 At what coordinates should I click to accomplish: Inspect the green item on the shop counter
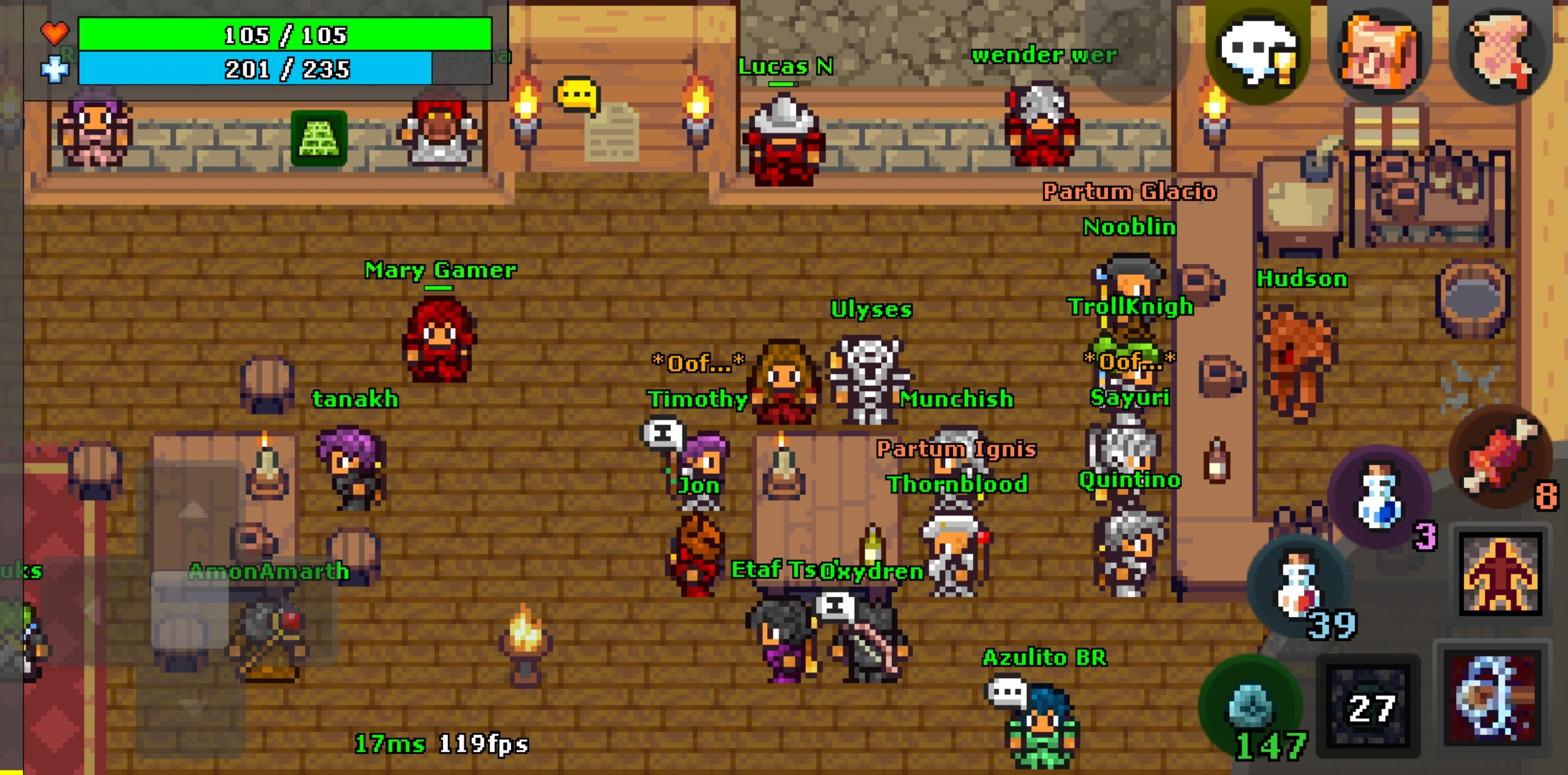click(318, 138)
